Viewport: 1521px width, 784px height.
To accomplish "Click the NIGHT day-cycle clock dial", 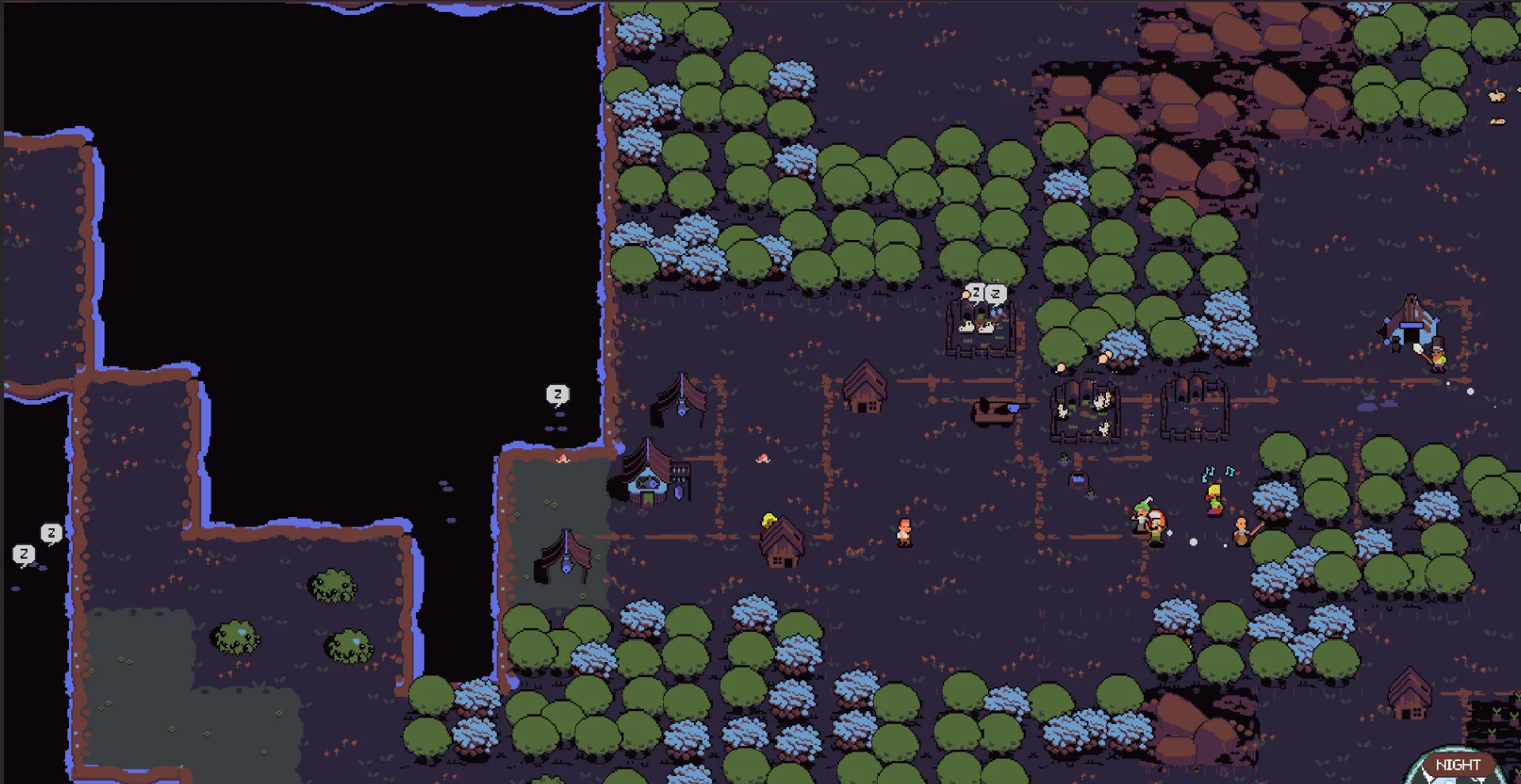I will point(1456,767).
